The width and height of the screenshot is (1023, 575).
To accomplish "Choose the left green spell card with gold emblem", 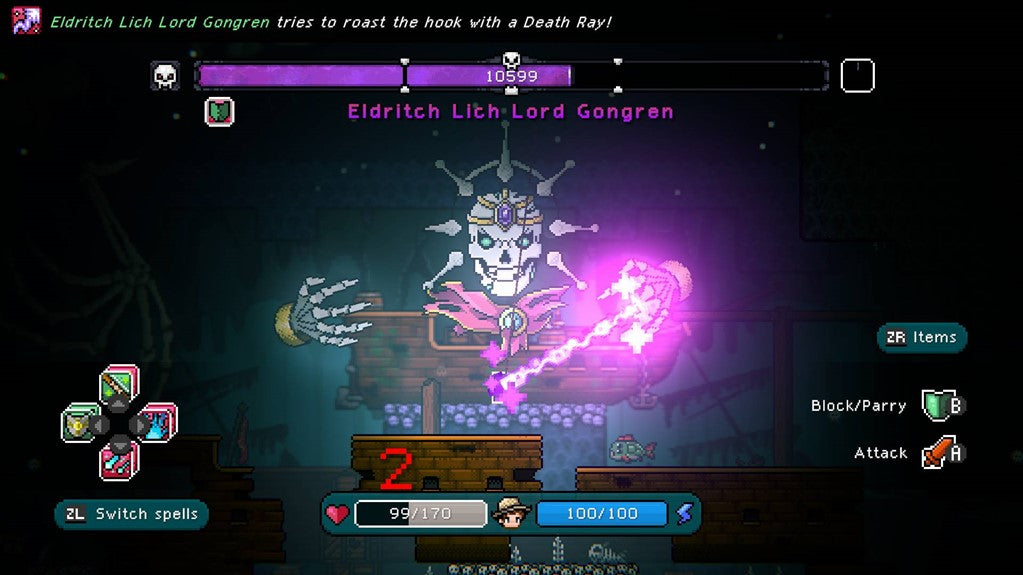I will coord(80,423).
